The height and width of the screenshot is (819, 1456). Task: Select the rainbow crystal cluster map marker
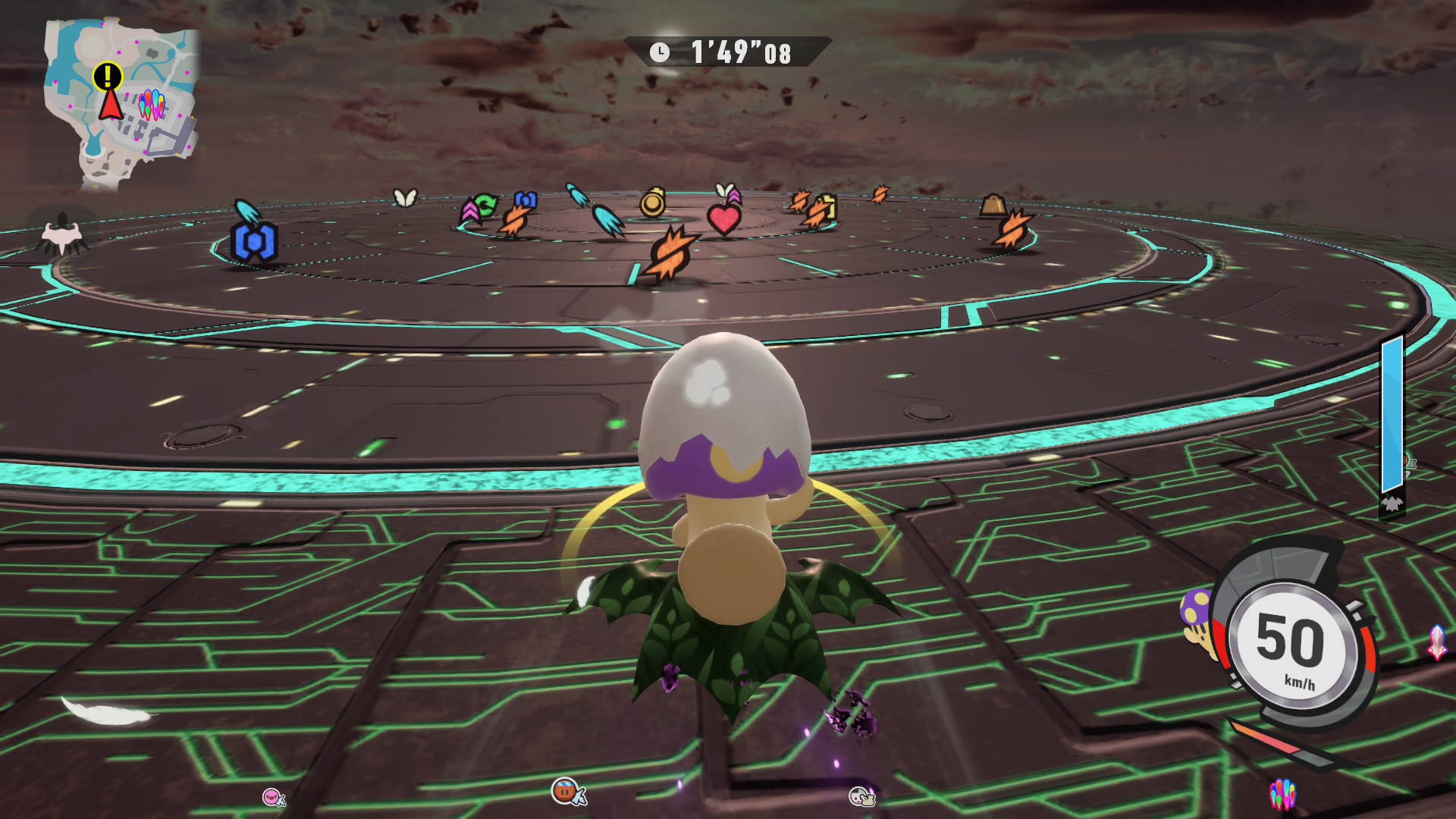(x=152, y=105)
